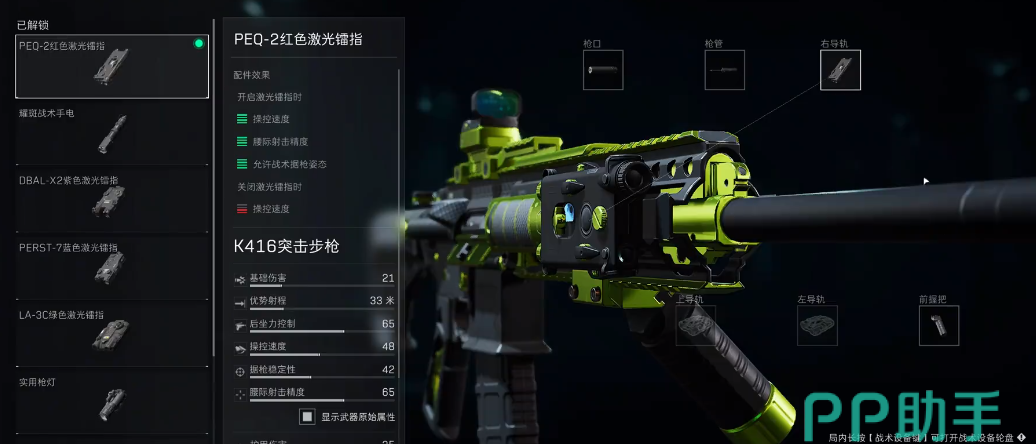Image resolution: width=1036 pixels, height=444 pixels.
Task: Open the 左导轨 left rail slot
Action: (x=817, y=325)
